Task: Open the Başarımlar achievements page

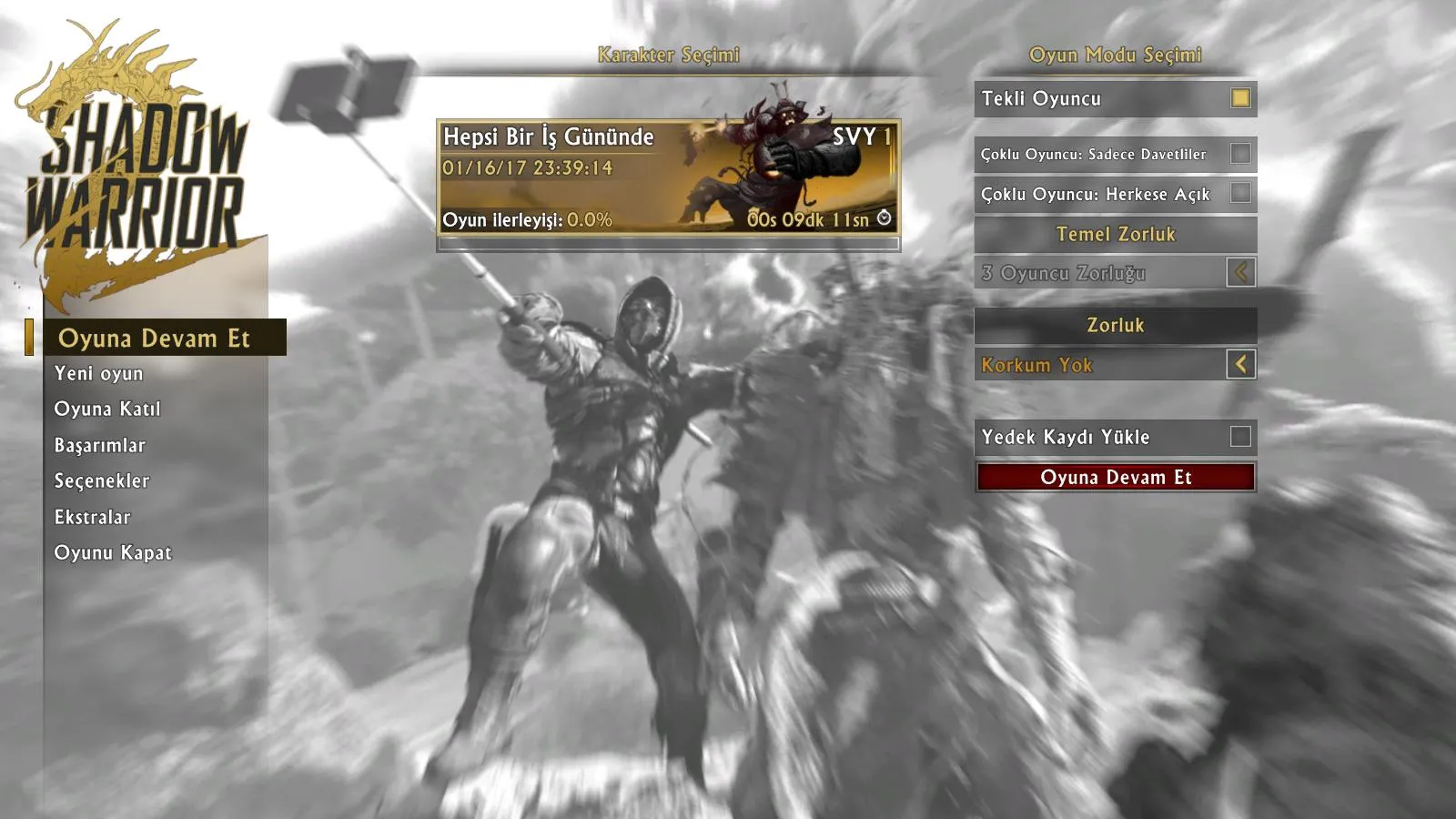Action: (100, 445)
